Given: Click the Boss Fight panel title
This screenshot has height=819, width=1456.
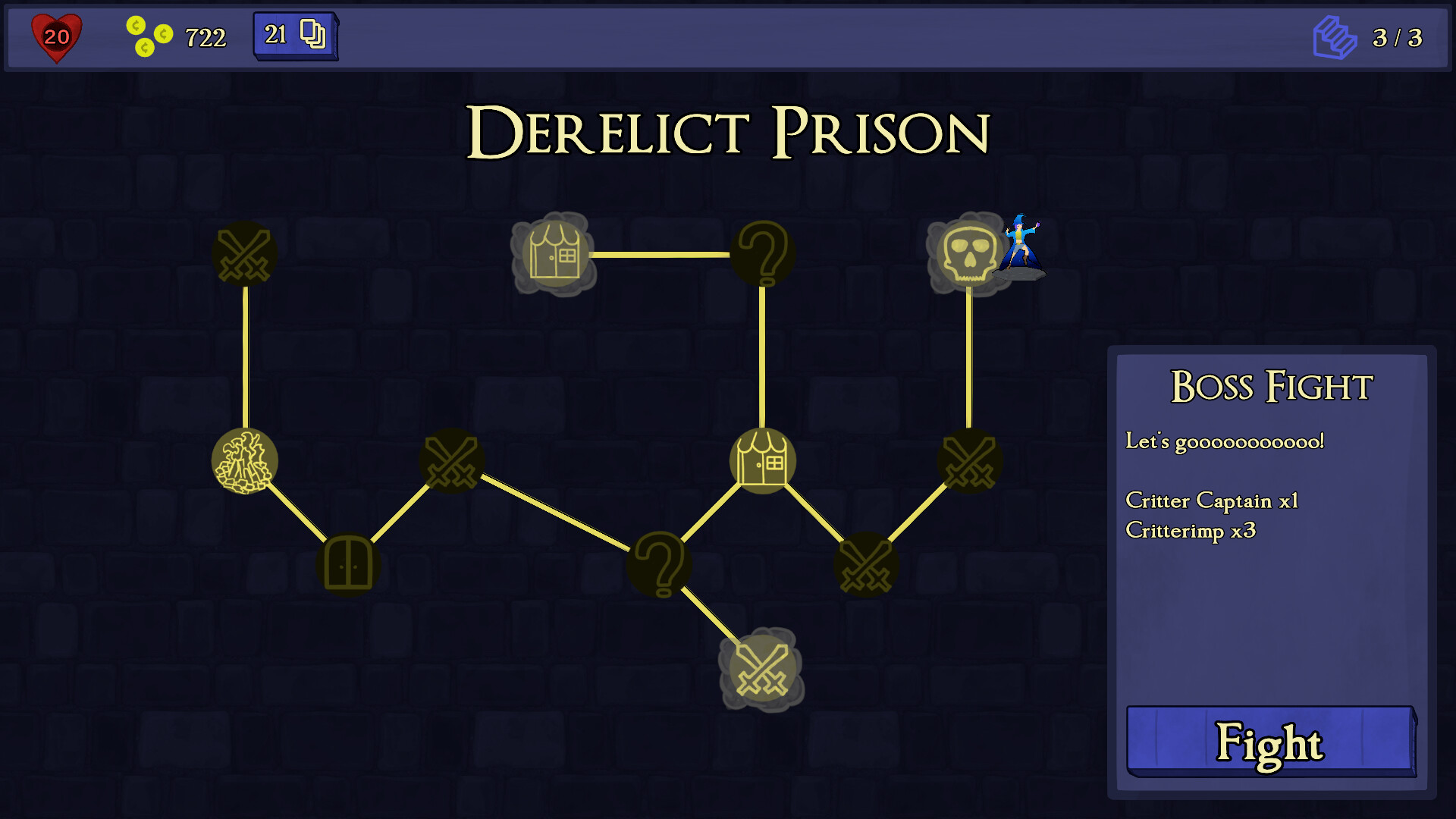Looking at the screenshot, I should pos(1271,387).
